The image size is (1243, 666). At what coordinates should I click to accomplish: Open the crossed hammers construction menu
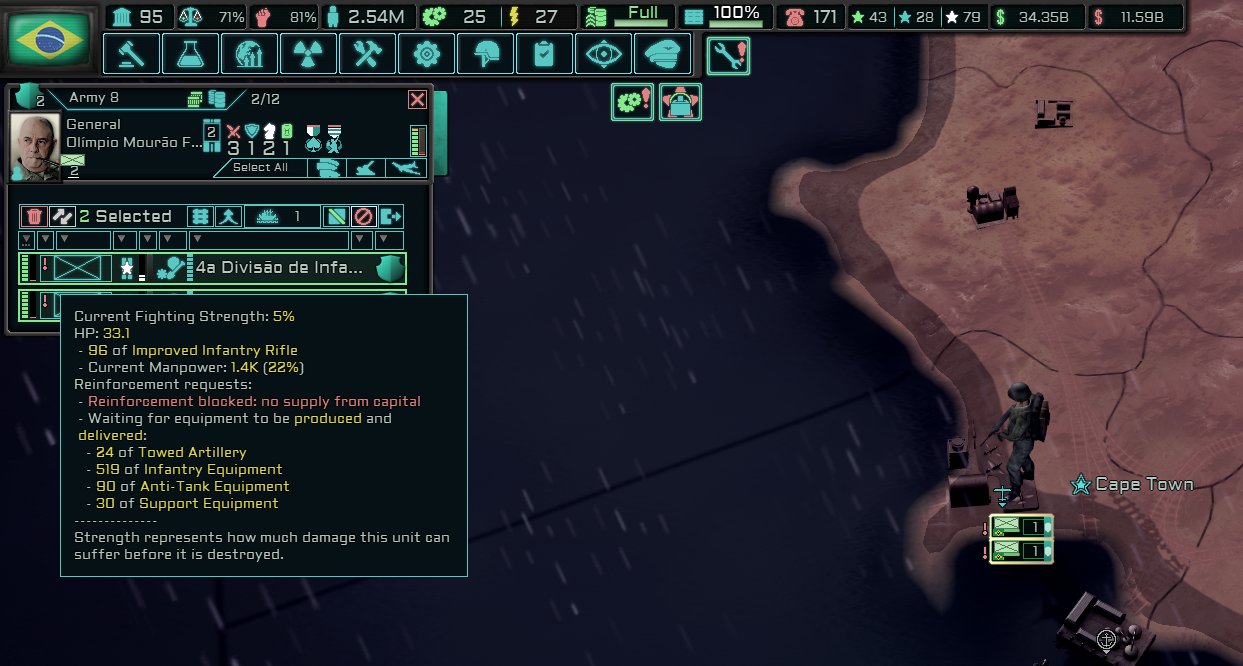coord(367,54)
